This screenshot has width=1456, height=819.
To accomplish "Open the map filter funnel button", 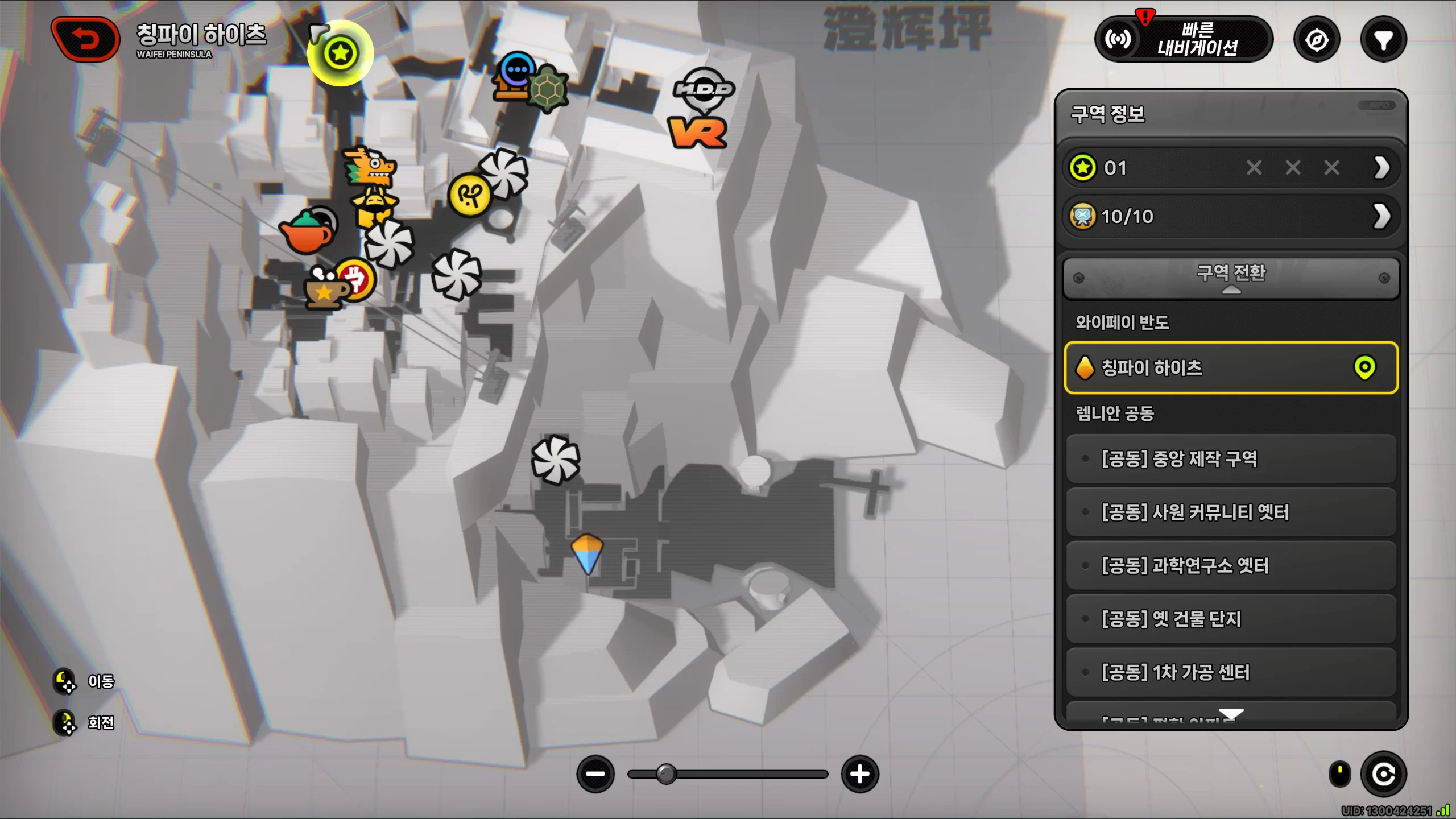I will pyautogui.click(x=1383, y=40).
